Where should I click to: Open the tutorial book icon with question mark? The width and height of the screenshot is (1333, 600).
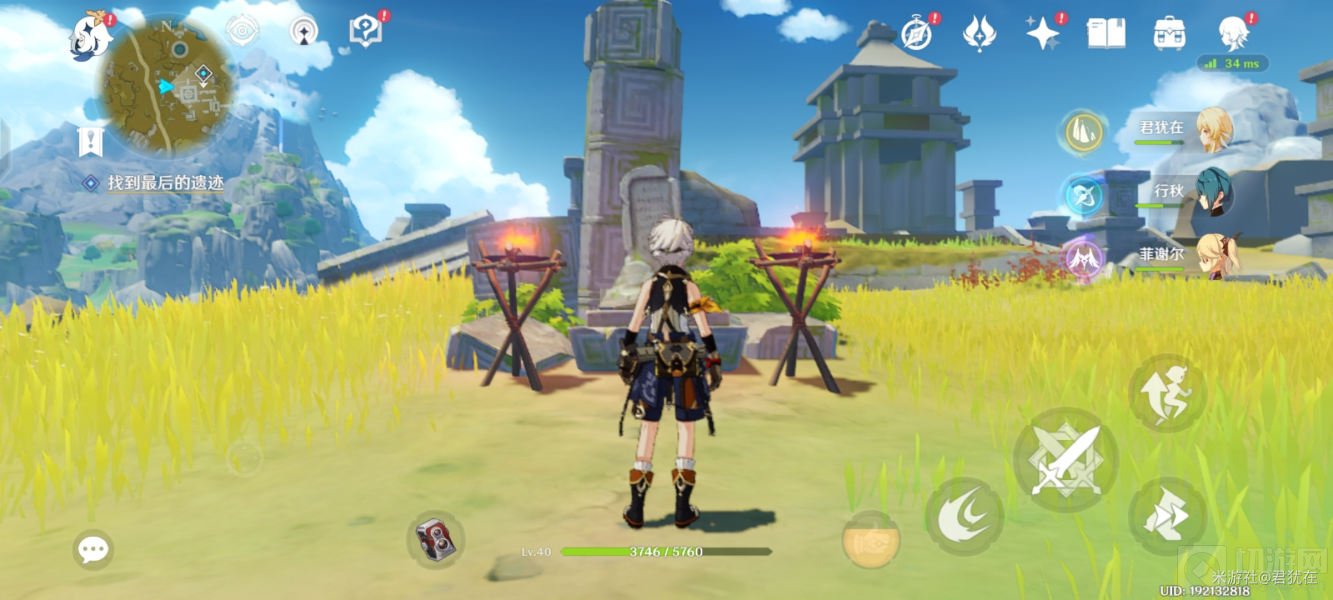click(365, 32)
